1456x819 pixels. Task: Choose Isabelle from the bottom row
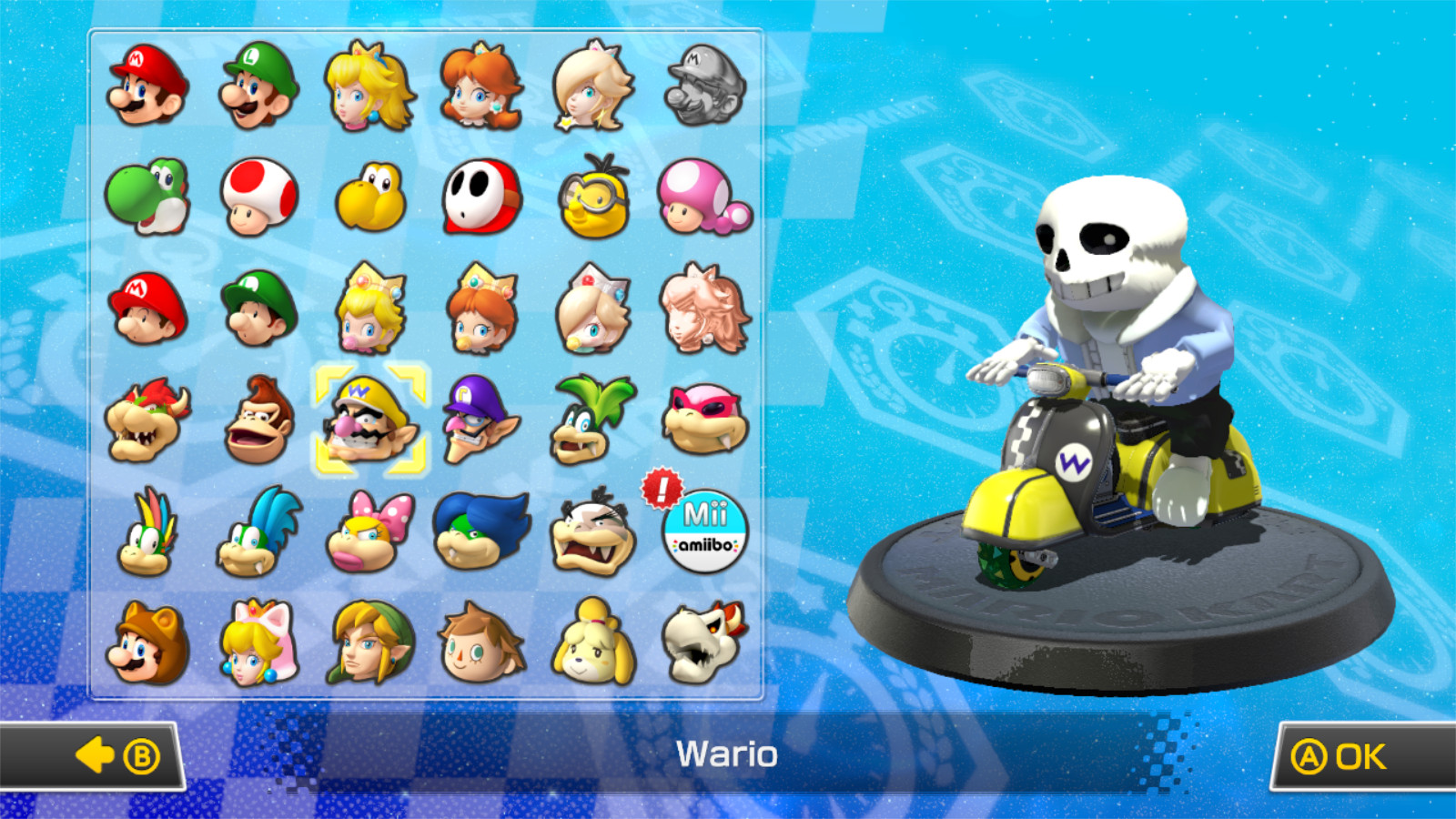click(x=592, y=642)
